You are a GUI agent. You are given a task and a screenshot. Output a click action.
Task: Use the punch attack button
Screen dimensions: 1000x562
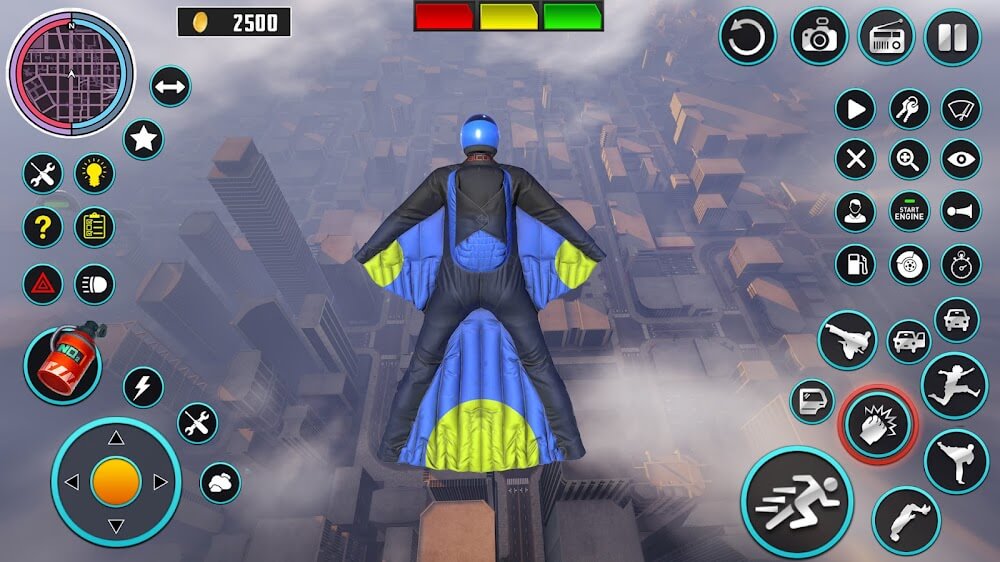coord(877,425)
